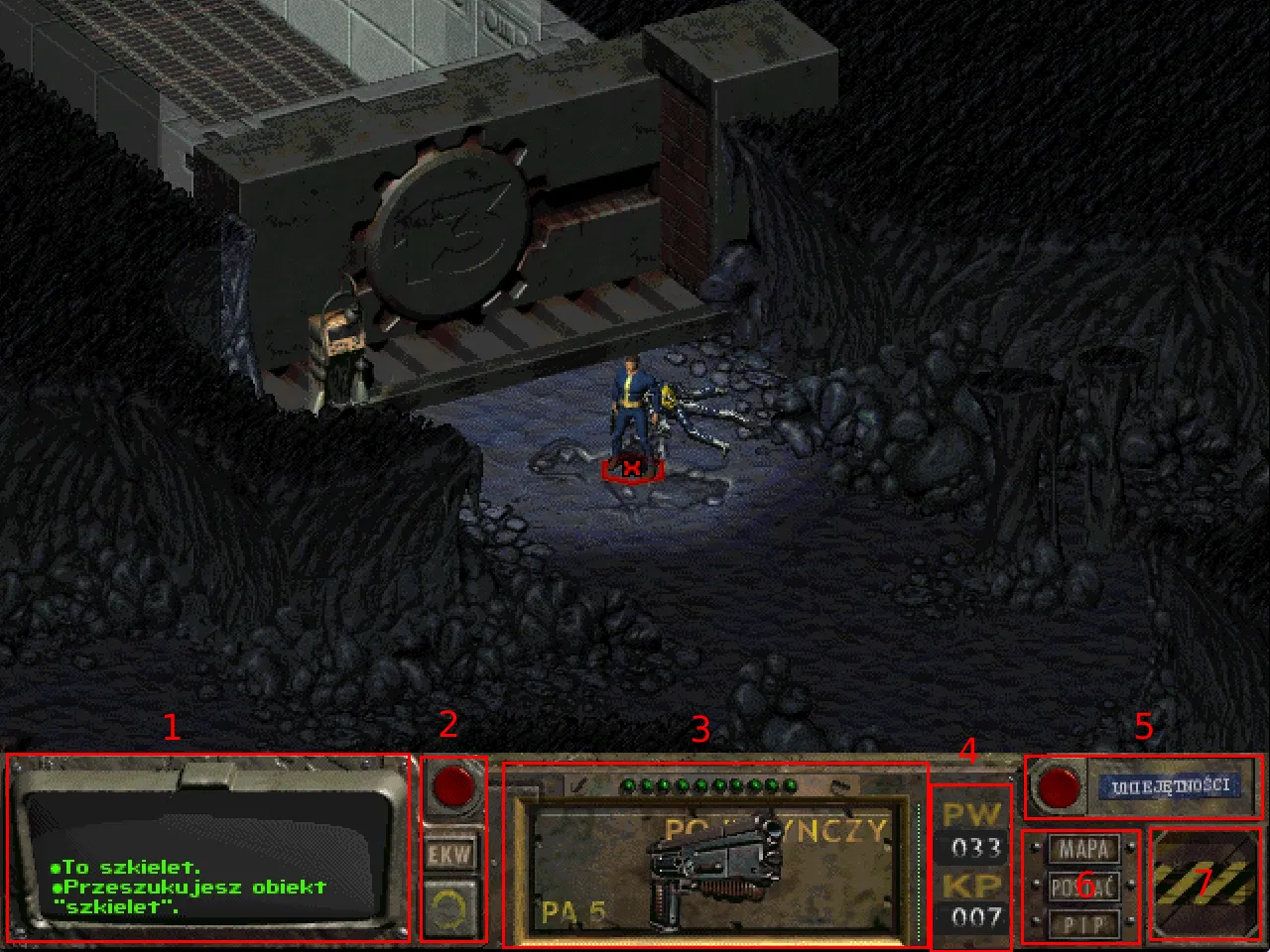The width and height of the screenshot is (1270, 952).
Task: Open the inventory with the EKW button
Action: point(451,854)
